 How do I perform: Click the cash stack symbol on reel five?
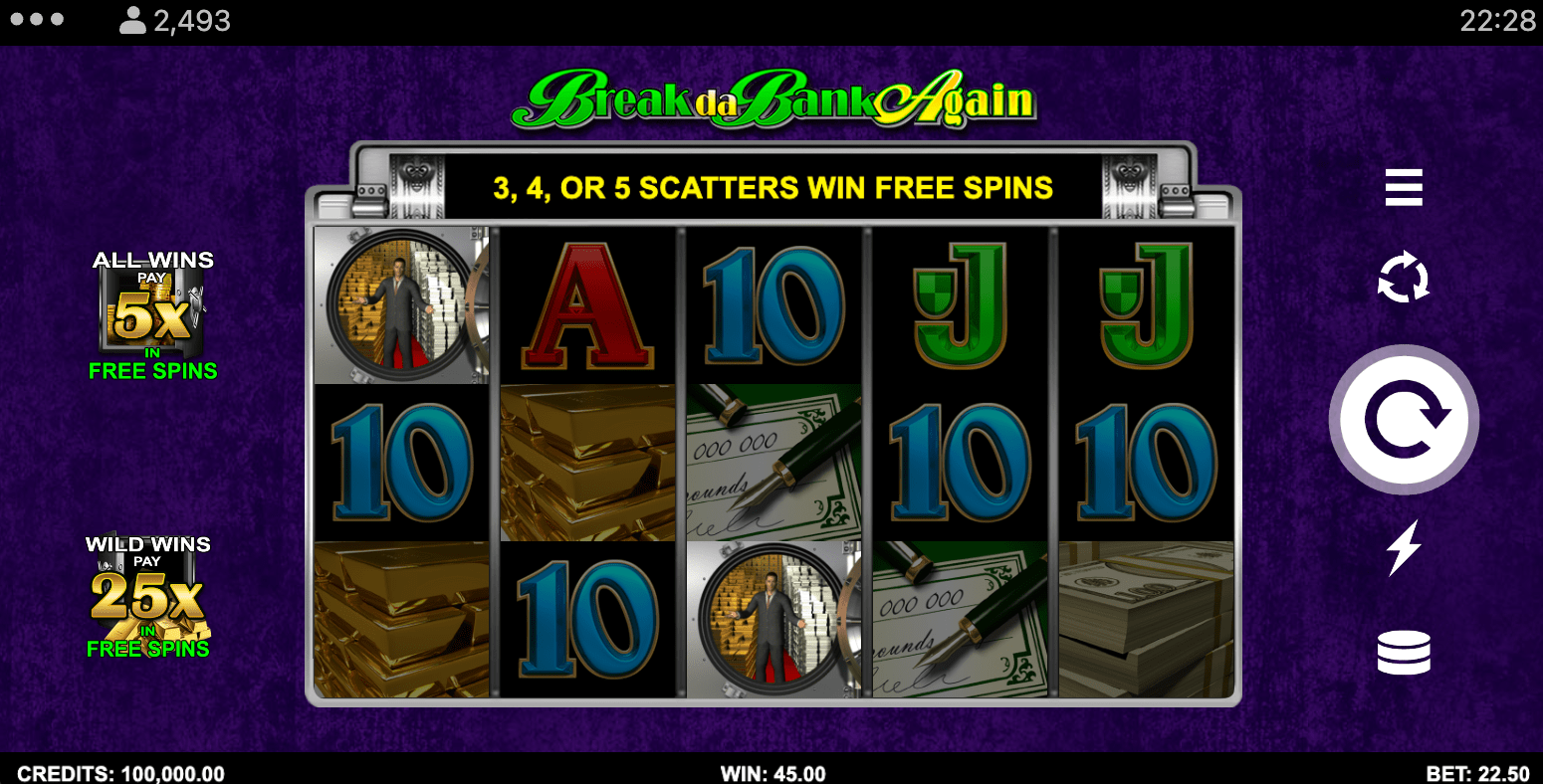pyautogui.click(x=1145, y=617)
